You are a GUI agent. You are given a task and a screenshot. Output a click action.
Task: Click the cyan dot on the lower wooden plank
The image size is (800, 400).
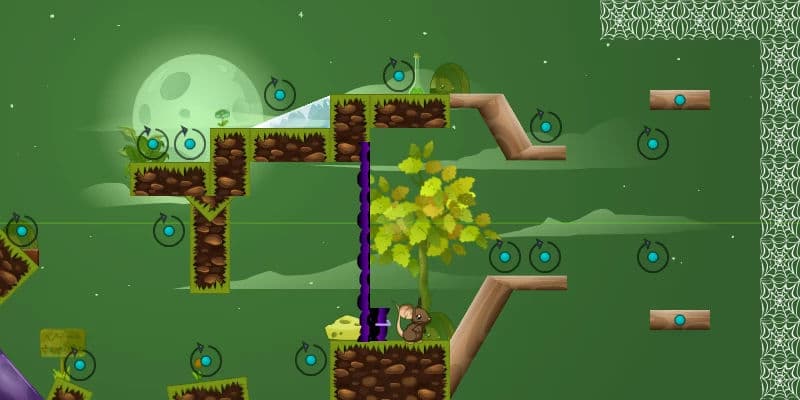pyautogui.click(x=680, y=320)
